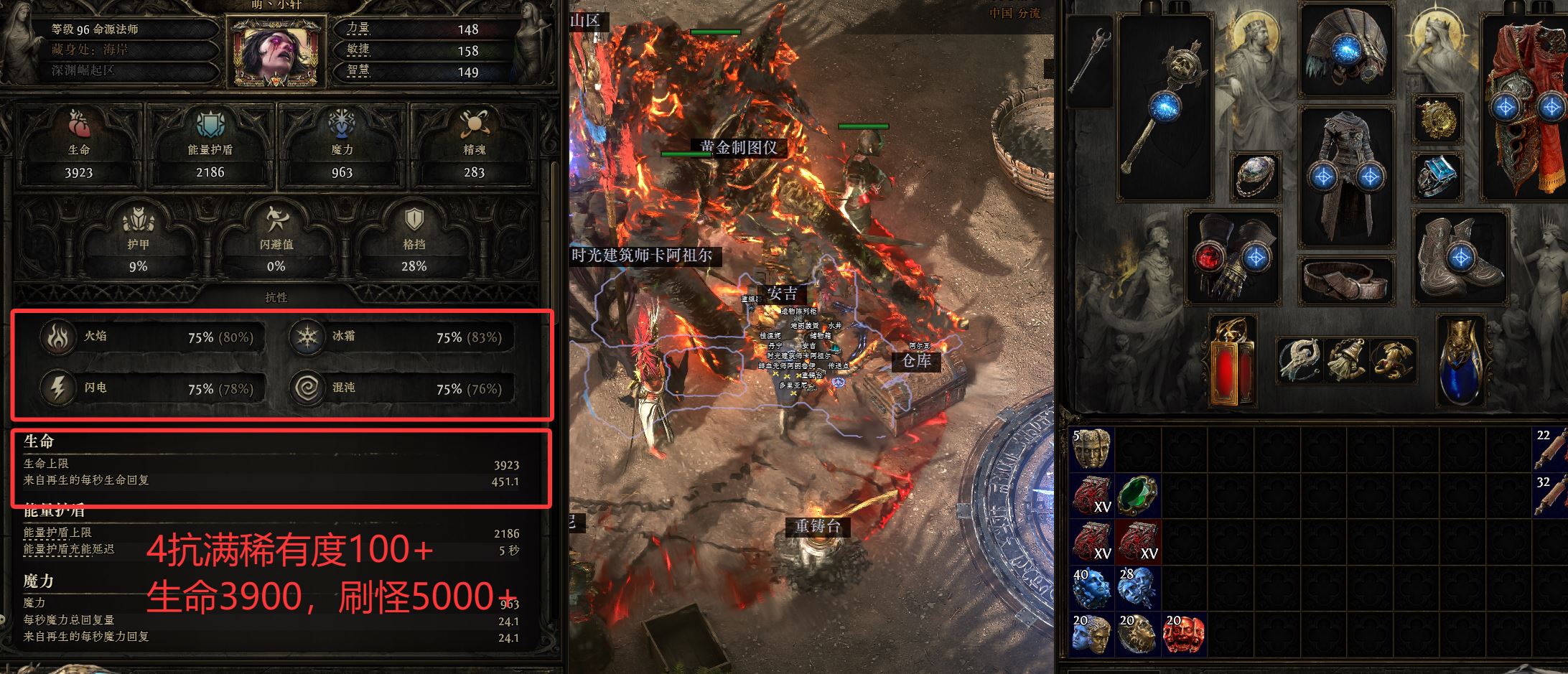Click the character portrait in stats panel

(x=276, y=50)
